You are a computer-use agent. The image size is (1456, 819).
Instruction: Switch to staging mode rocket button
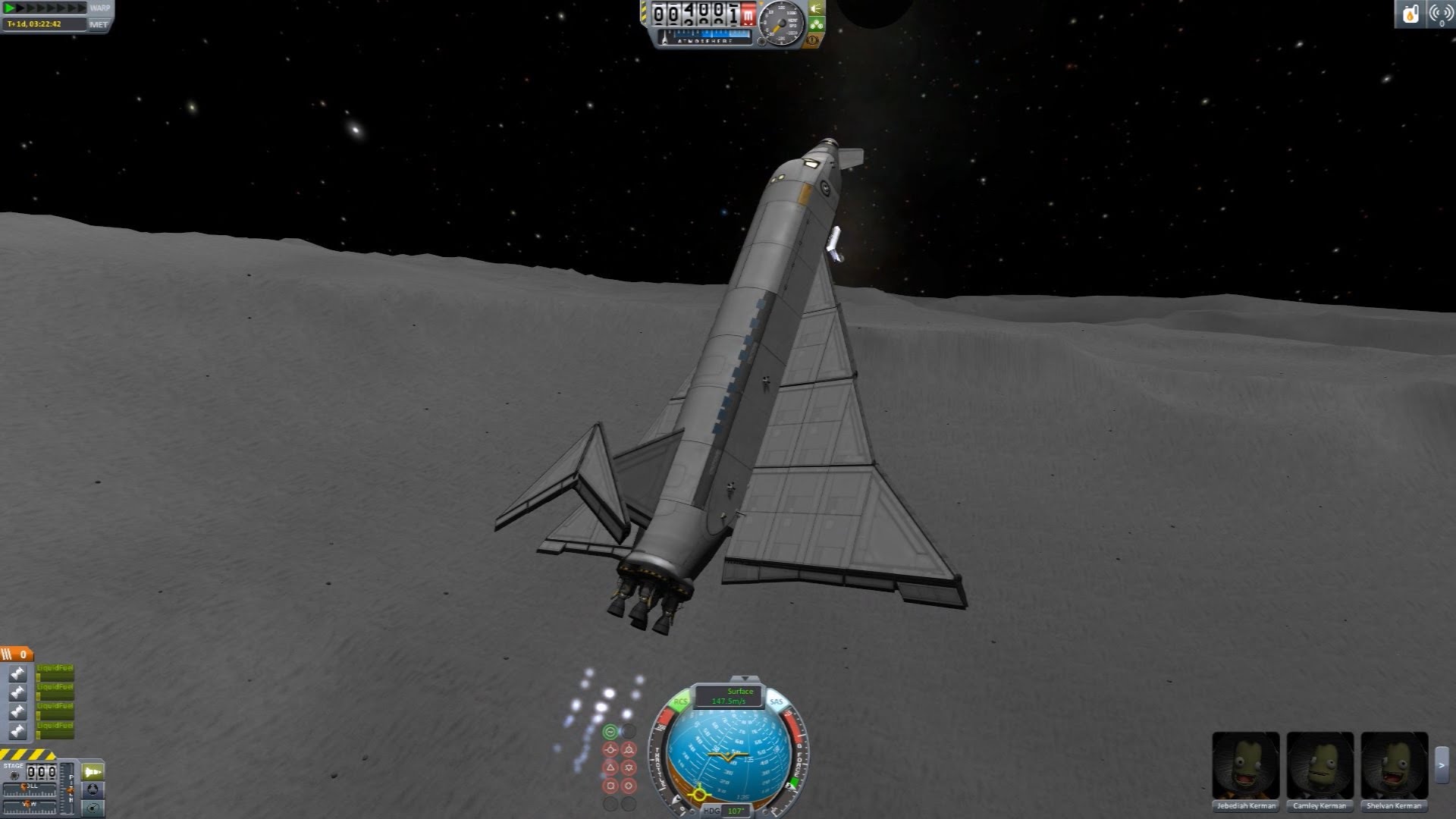pyautogui.click(x=93, y=772)
